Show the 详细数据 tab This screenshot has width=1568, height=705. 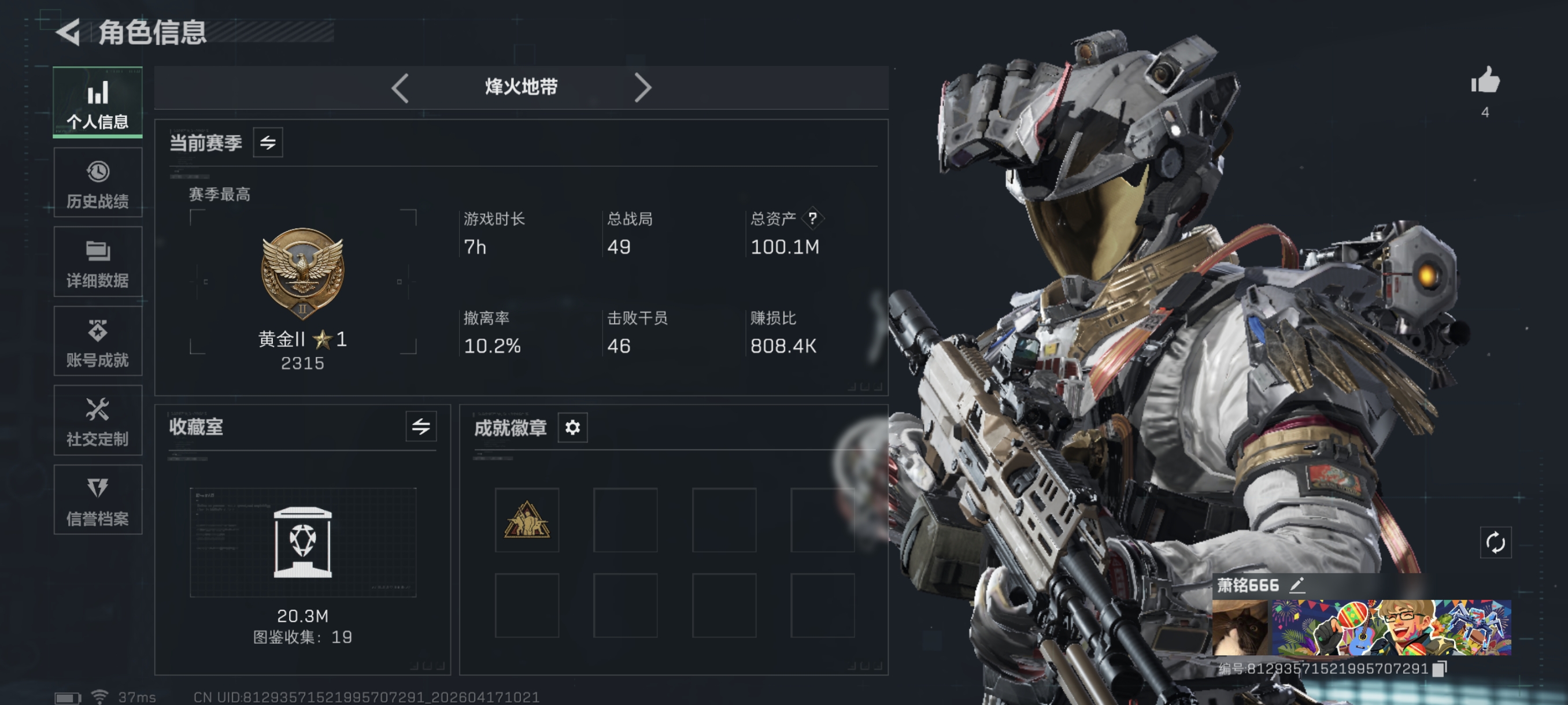pos(97,262)
